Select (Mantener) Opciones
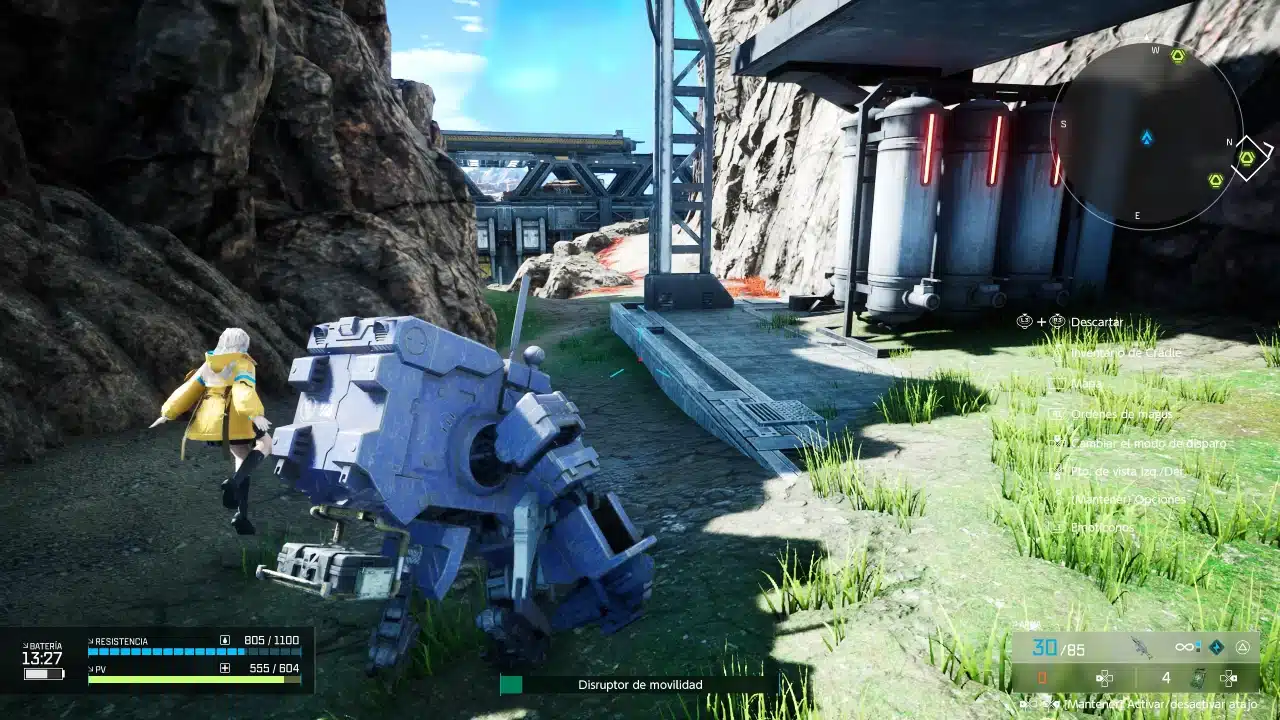This screenshot has height=720, width=1280. [1128, 499]
